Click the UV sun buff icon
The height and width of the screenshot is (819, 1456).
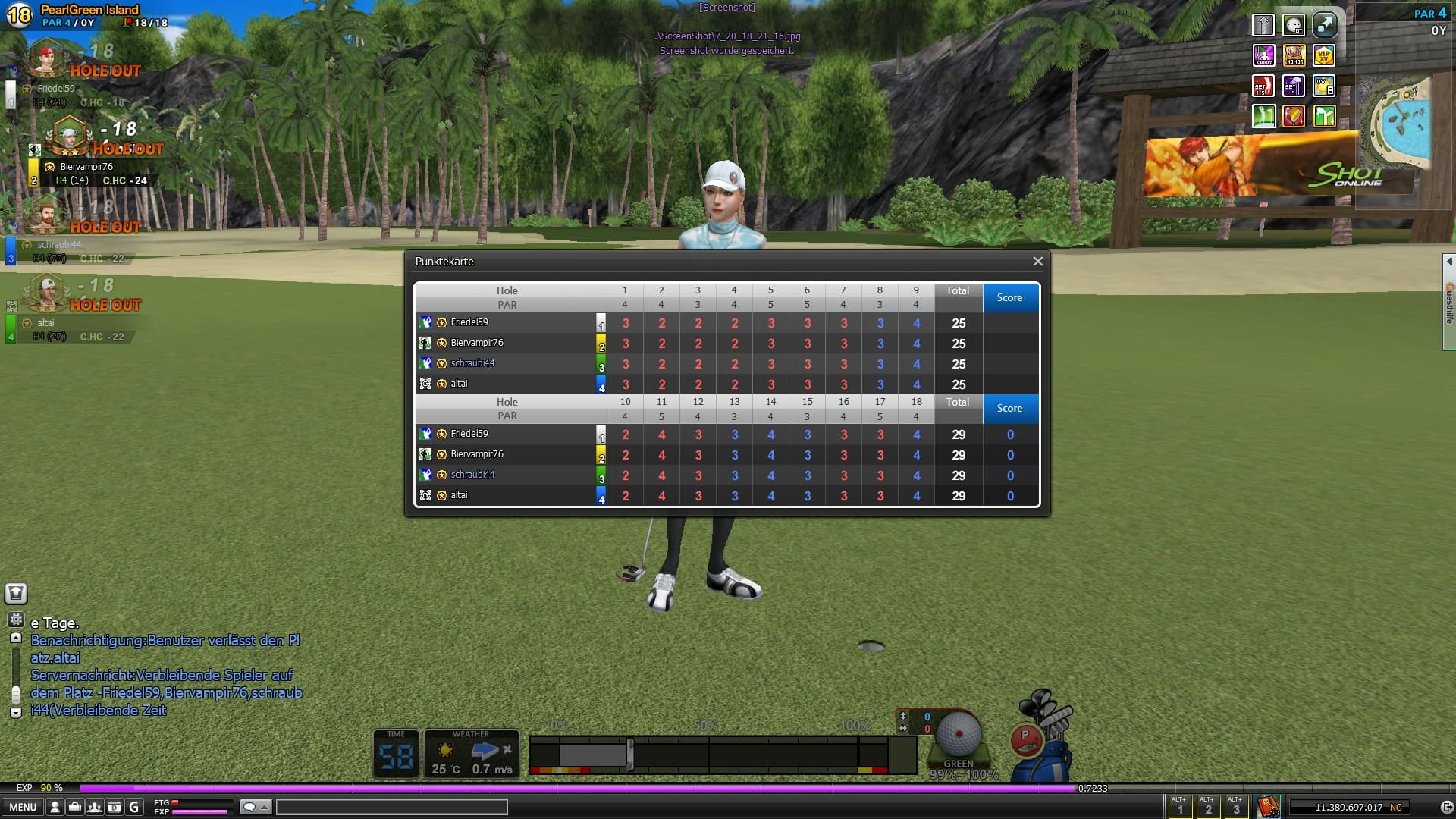(1324, 86)
